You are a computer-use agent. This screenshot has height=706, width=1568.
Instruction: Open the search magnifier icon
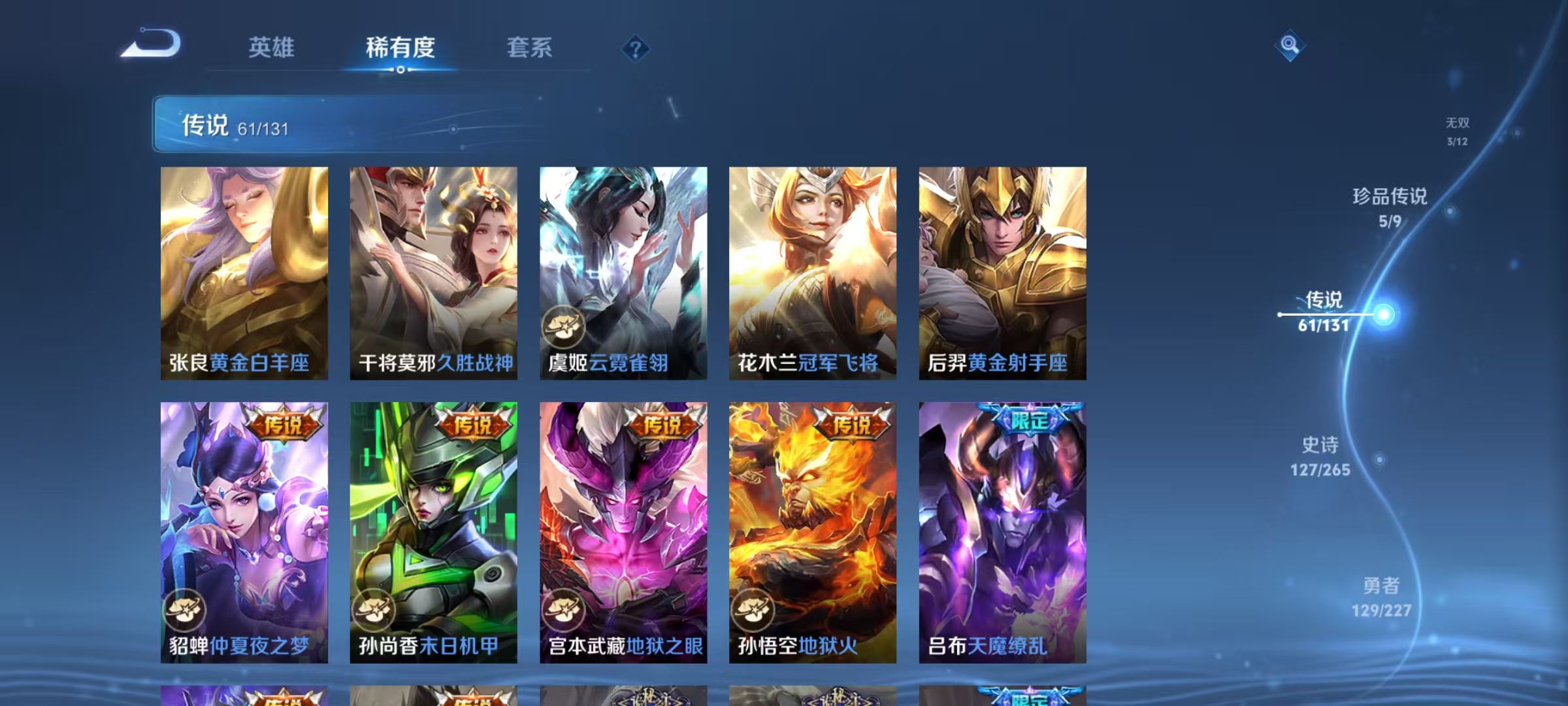[1290, 46]
